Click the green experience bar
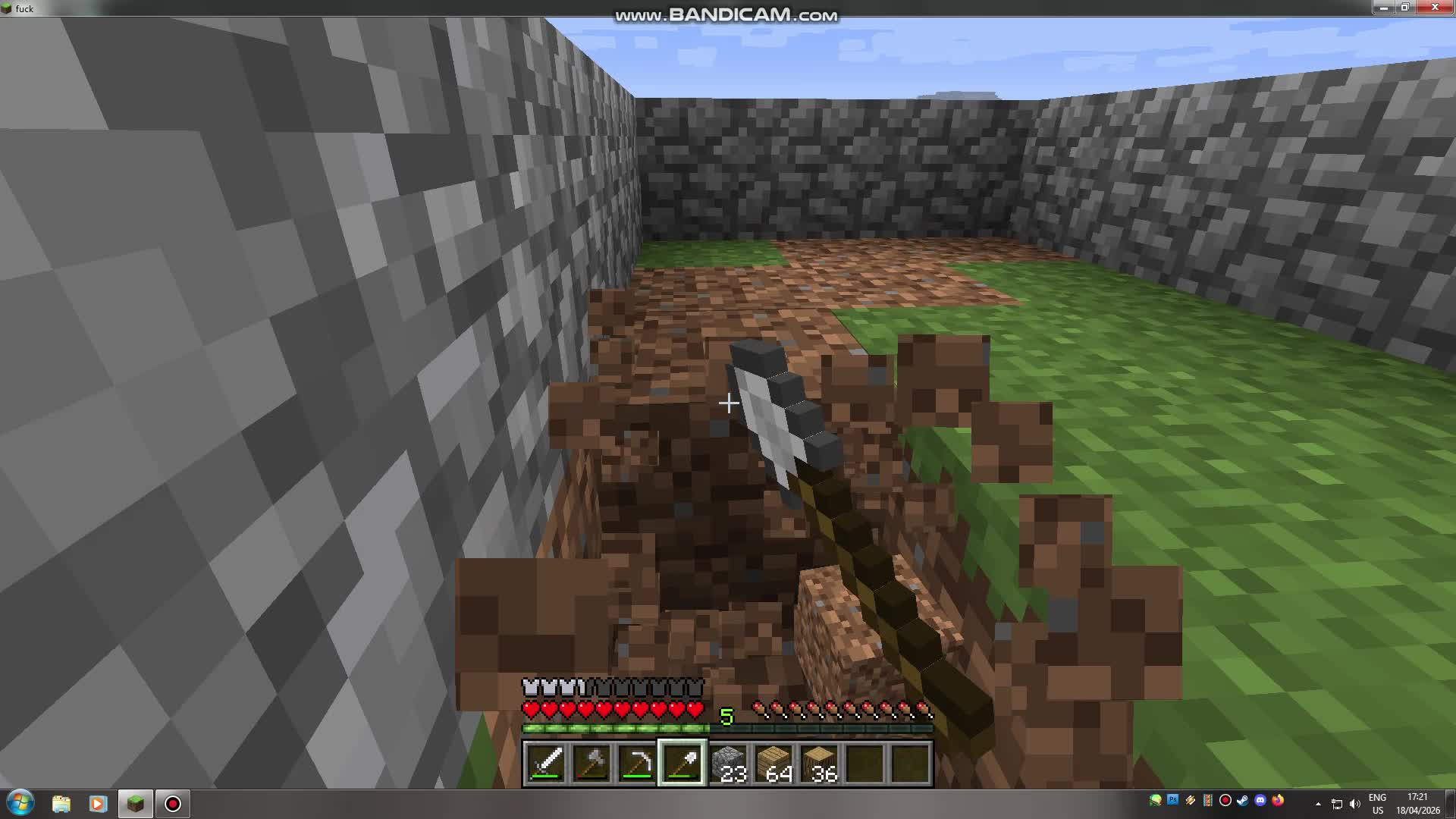This screenshot has height=819, width=1456. 614,727
